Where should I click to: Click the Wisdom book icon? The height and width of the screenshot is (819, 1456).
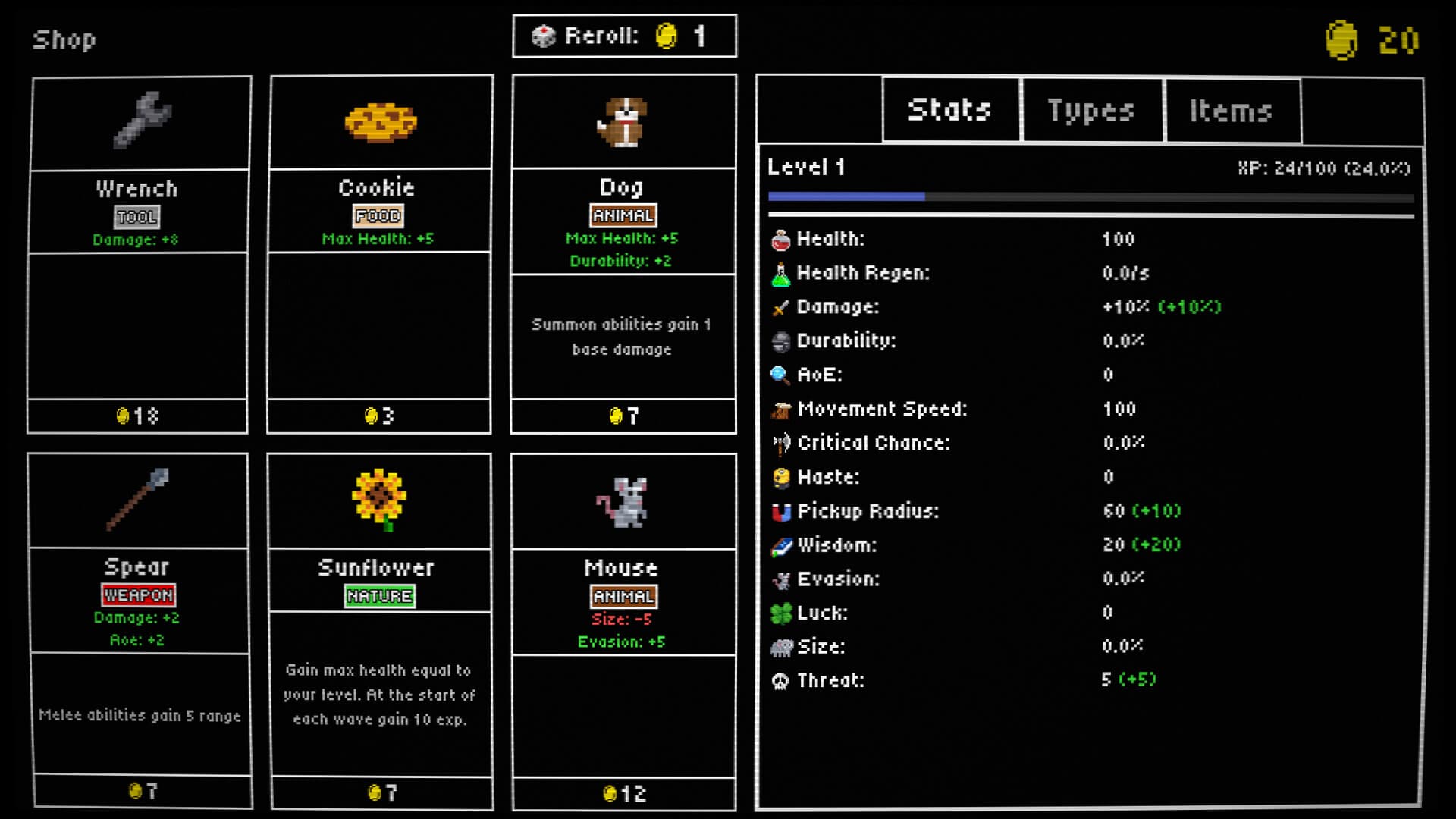781,544
